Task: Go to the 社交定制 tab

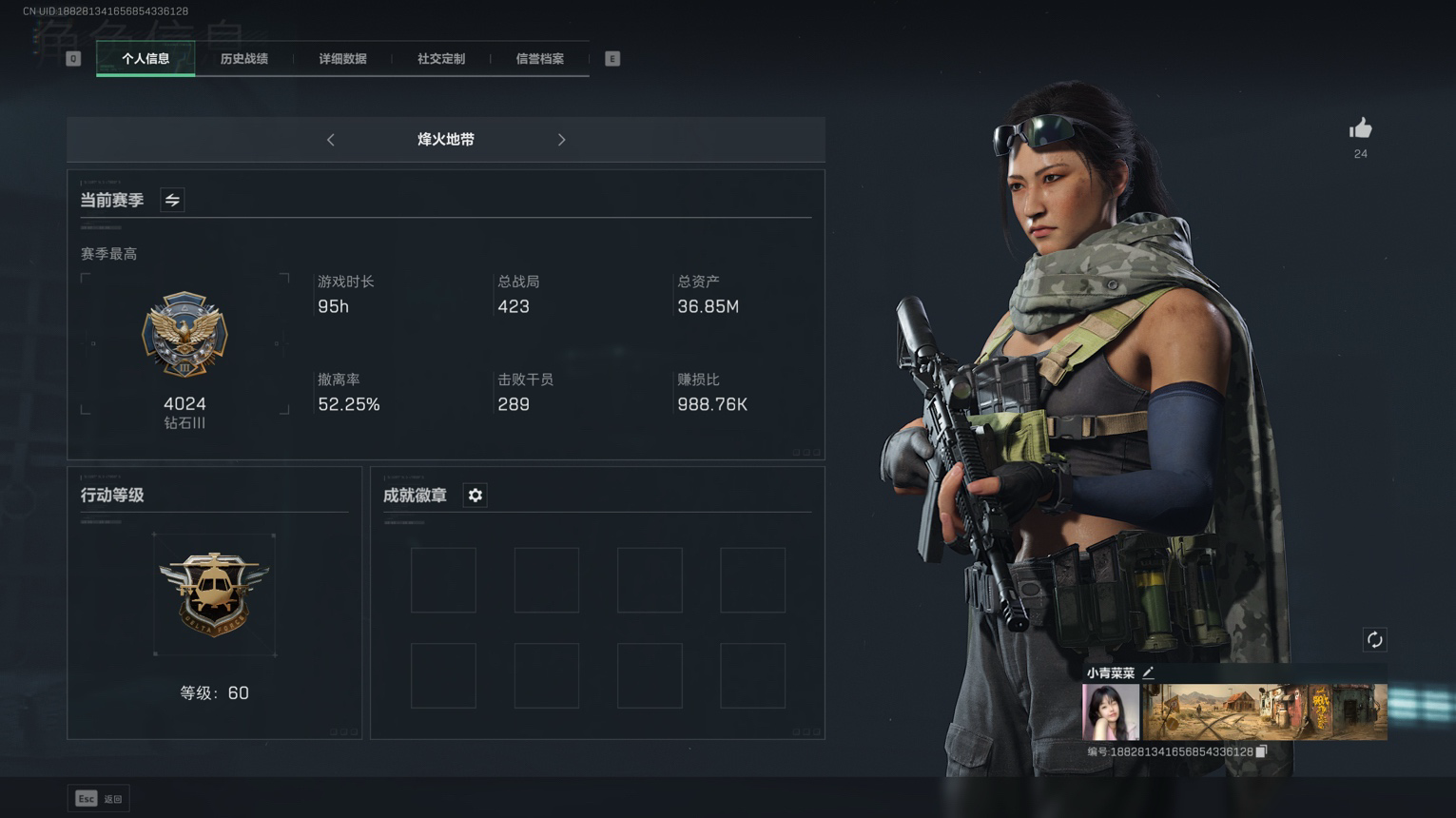Action: coord(441,59)
